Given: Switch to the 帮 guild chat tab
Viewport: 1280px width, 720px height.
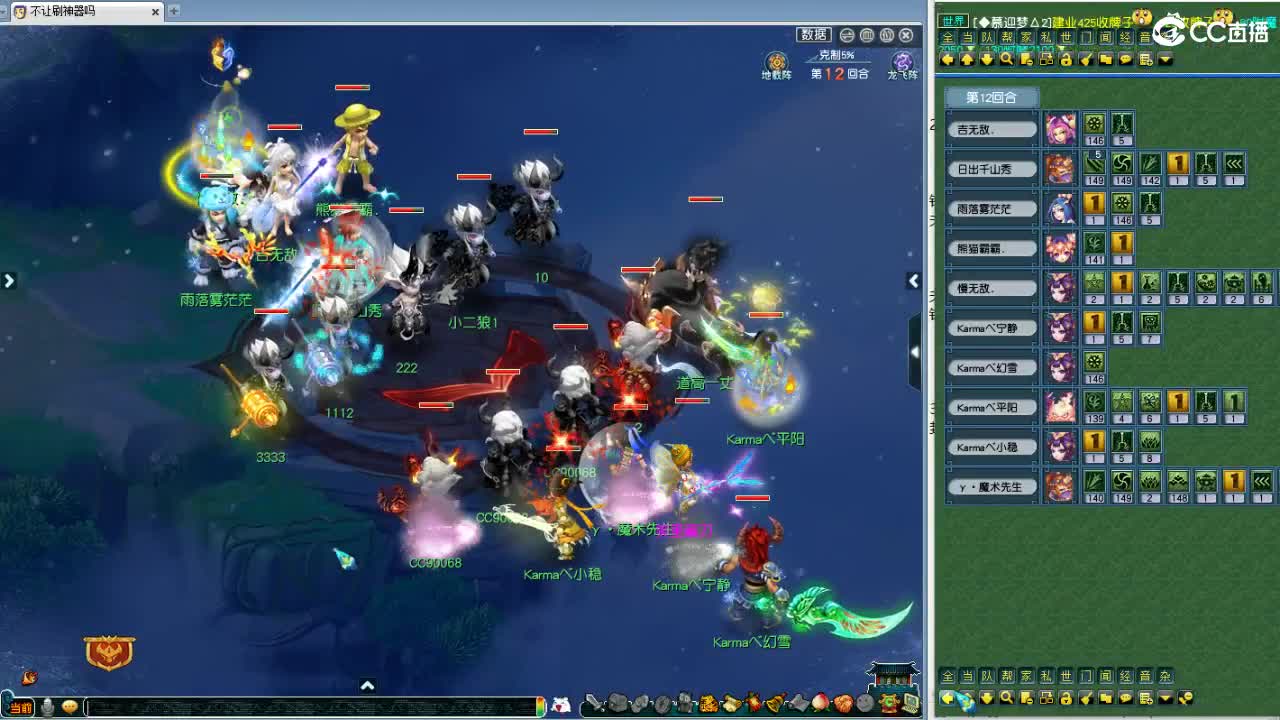Looking at the screenshot, I should (x=1005, y=37).
